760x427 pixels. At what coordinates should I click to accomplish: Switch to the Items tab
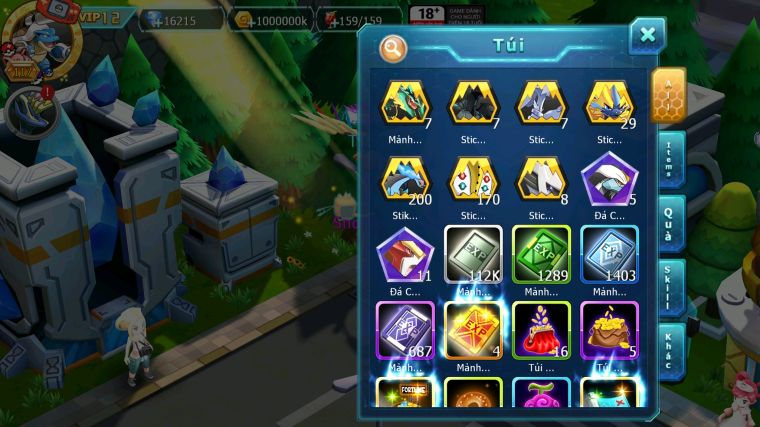(669, 160)
